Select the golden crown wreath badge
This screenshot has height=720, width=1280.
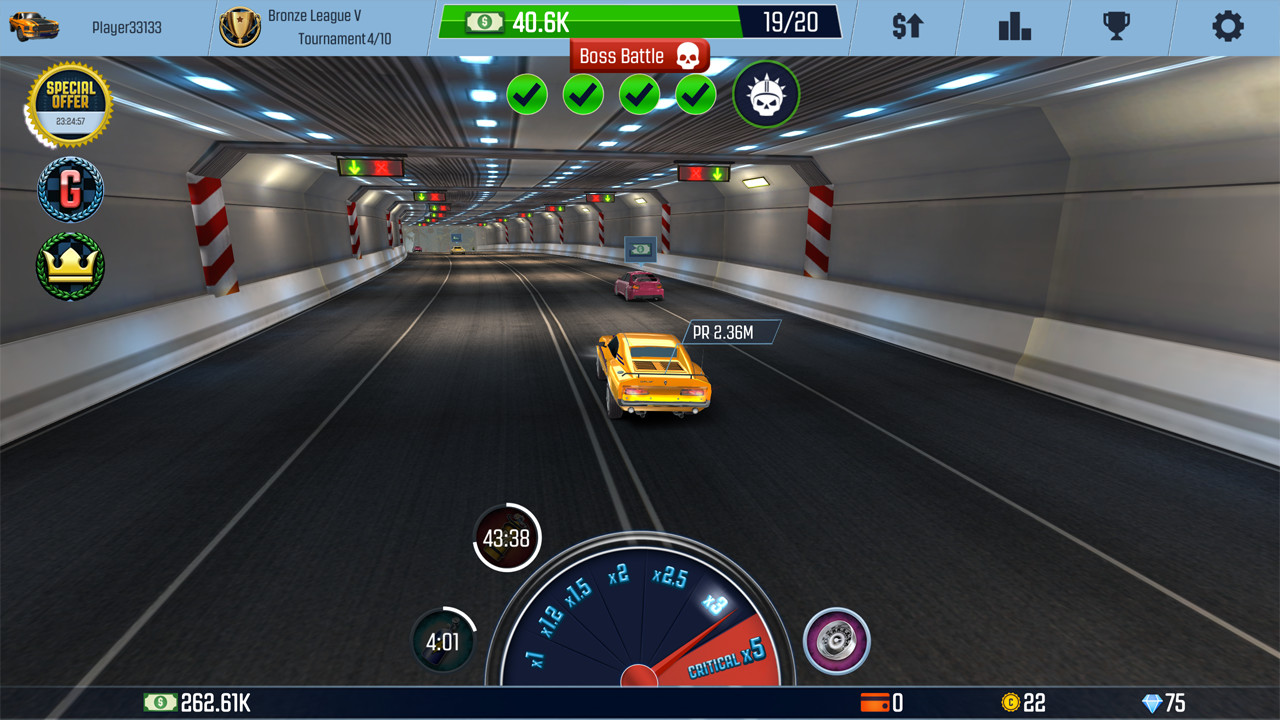69,265
